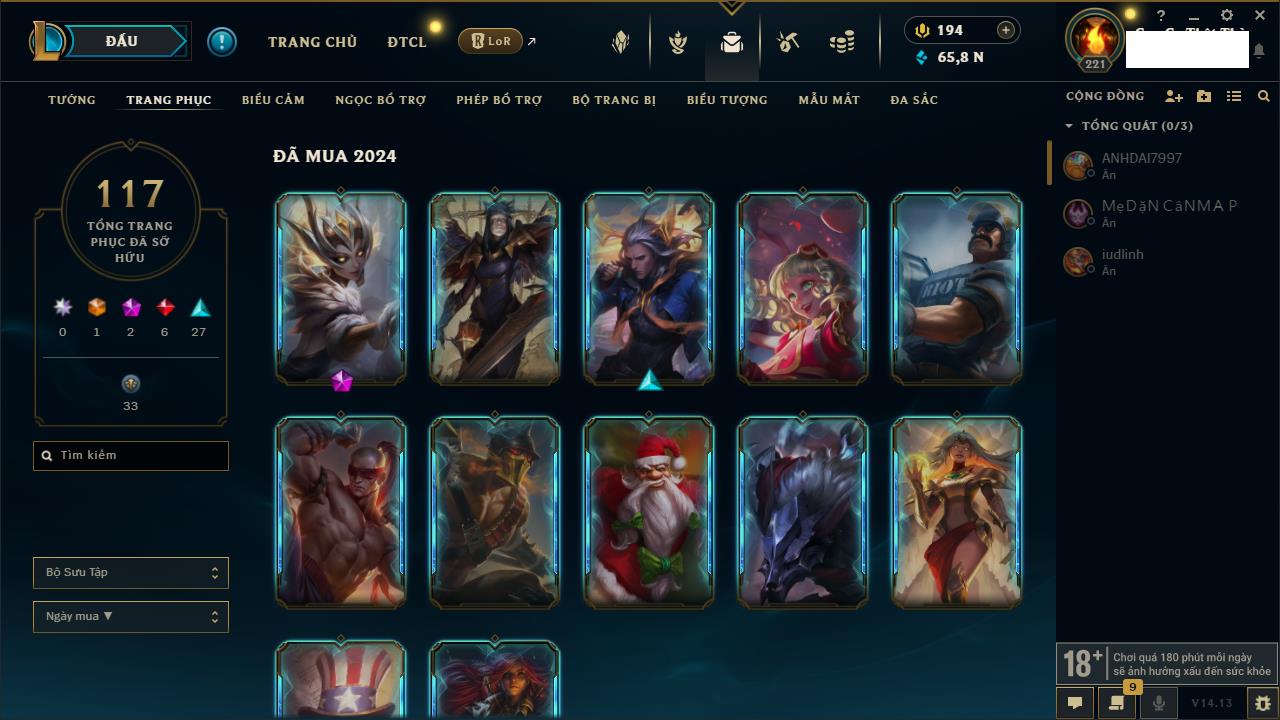The height and width of the screenshot is (720, 1280).
Task: Select the Santa Claus skin card
Action: 649,512
